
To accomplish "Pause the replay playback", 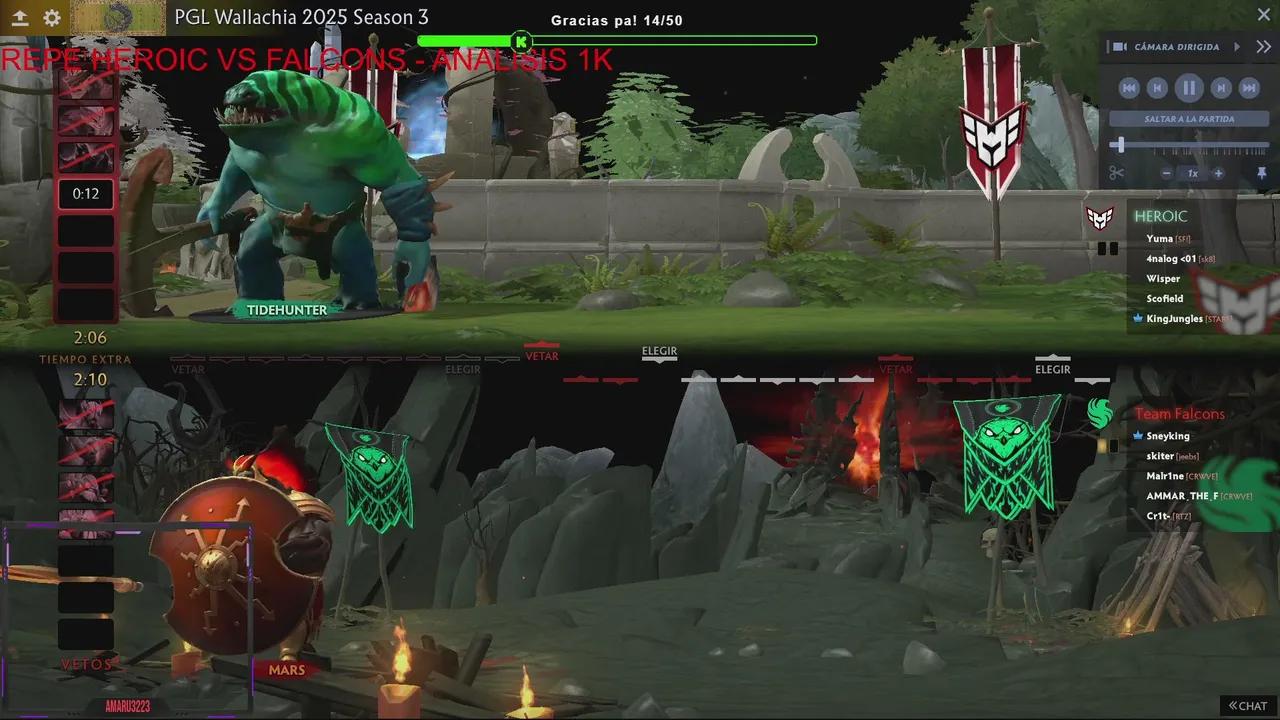I will 1189,88.
